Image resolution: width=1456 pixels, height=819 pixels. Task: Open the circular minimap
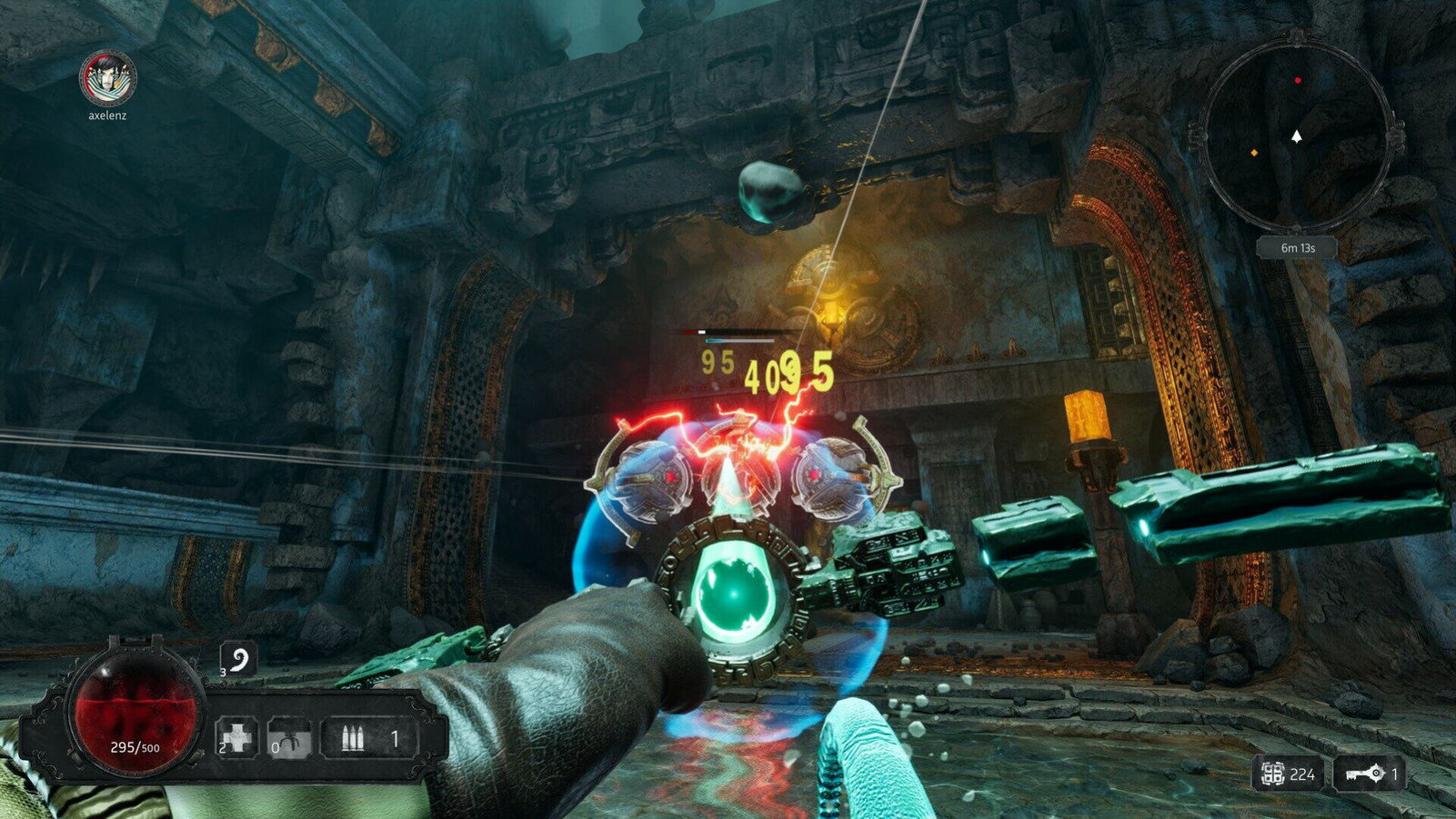(1296, 135)
